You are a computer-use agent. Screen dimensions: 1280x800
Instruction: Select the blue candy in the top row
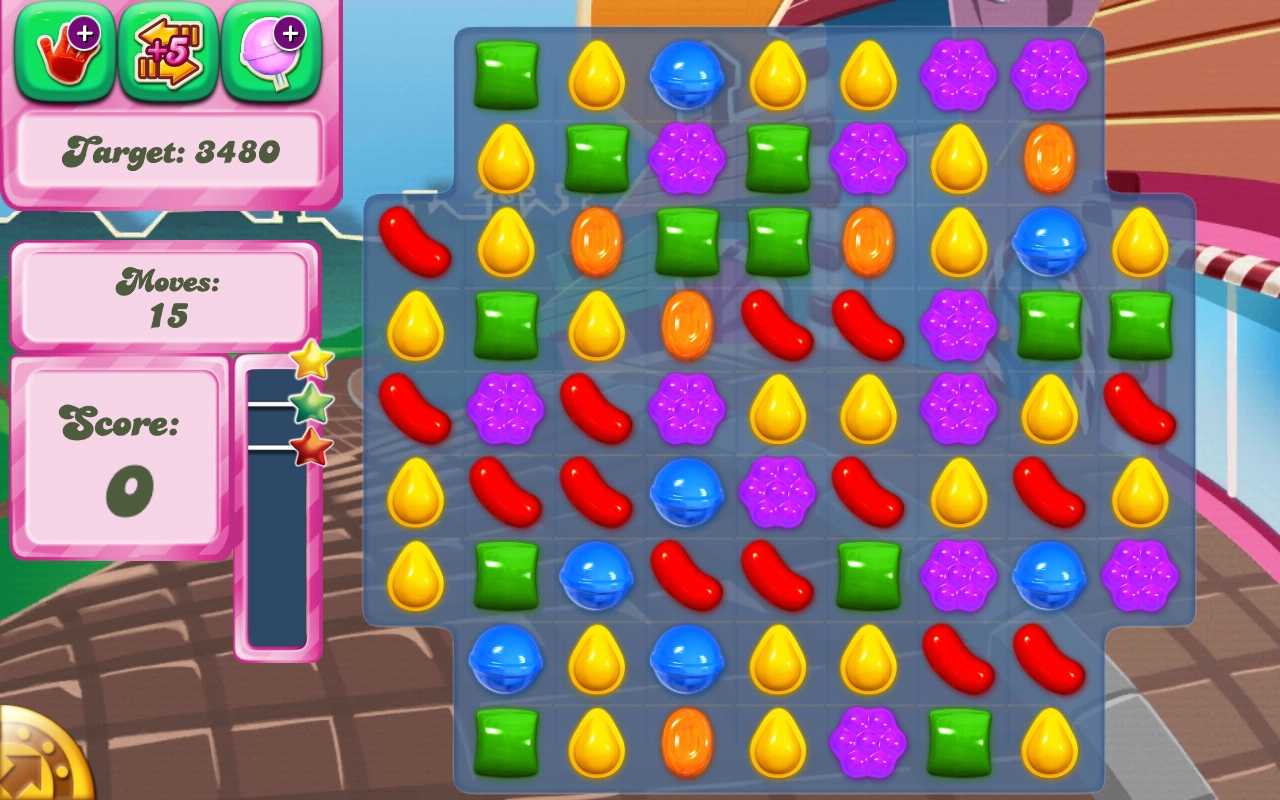tap(687, 75)
